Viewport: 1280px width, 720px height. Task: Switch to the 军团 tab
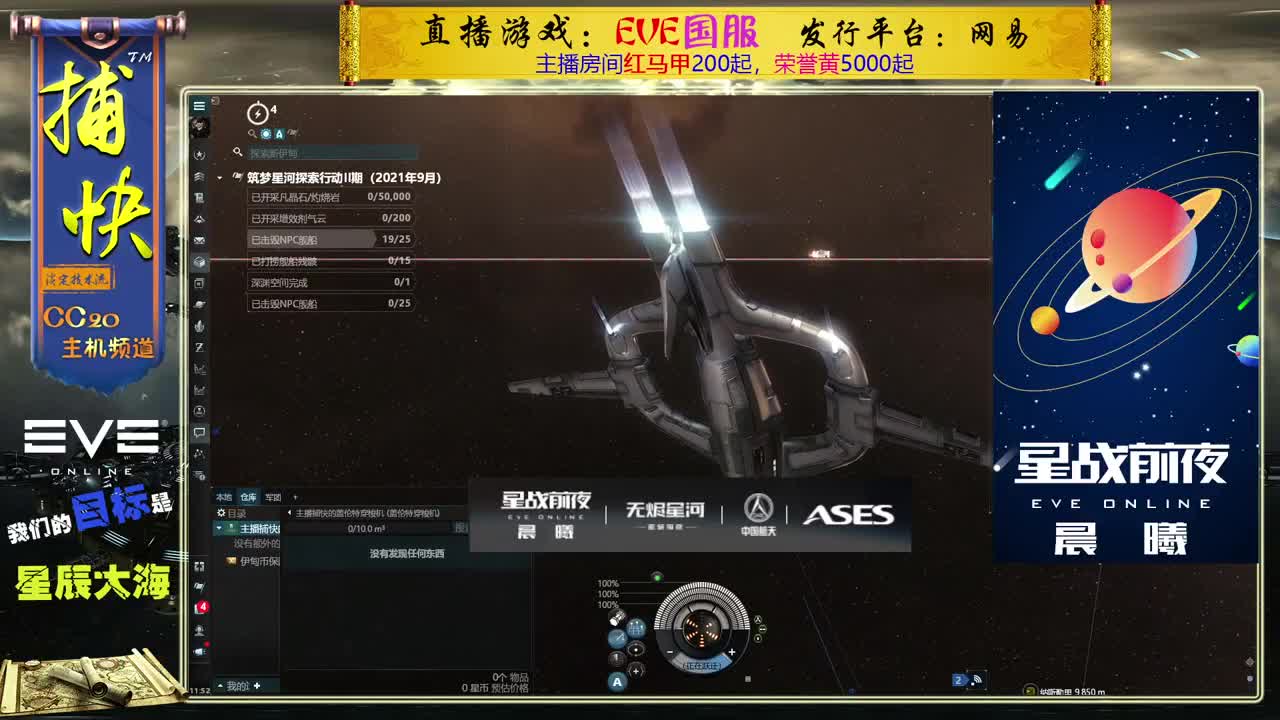273,497
